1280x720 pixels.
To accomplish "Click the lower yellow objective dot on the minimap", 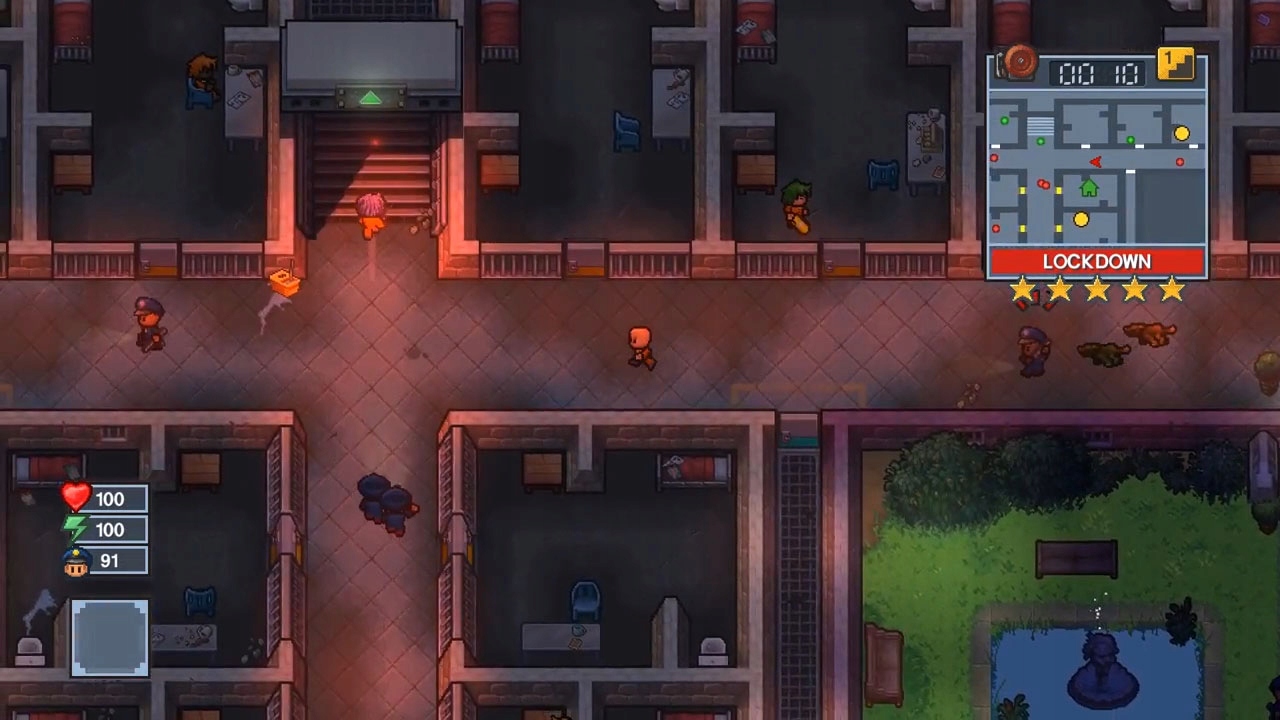I will pyautogui.click(x=1079, y=219).
